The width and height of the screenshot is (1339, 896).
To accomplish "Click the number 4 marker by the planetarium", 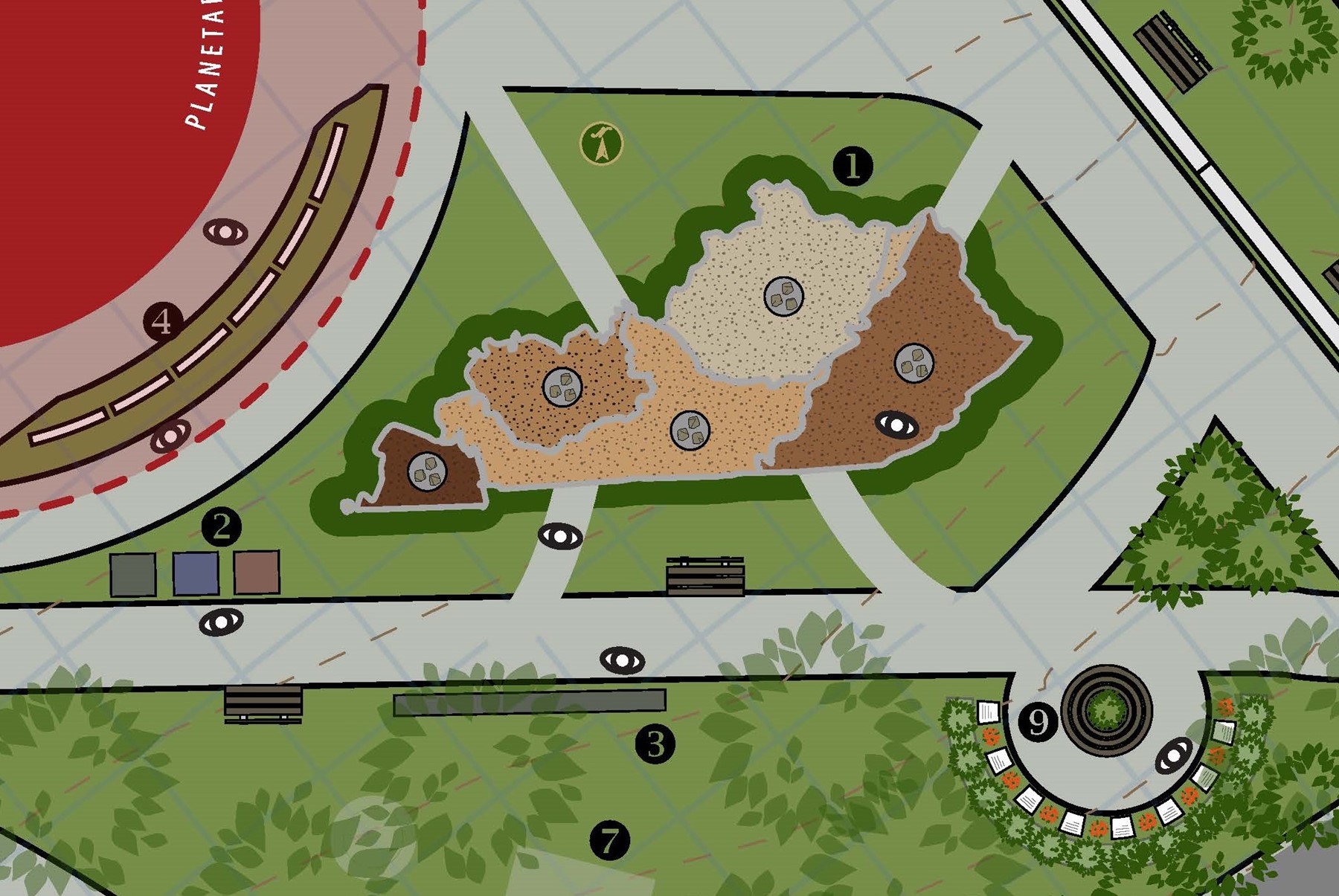I will click(x=162, y=322).
